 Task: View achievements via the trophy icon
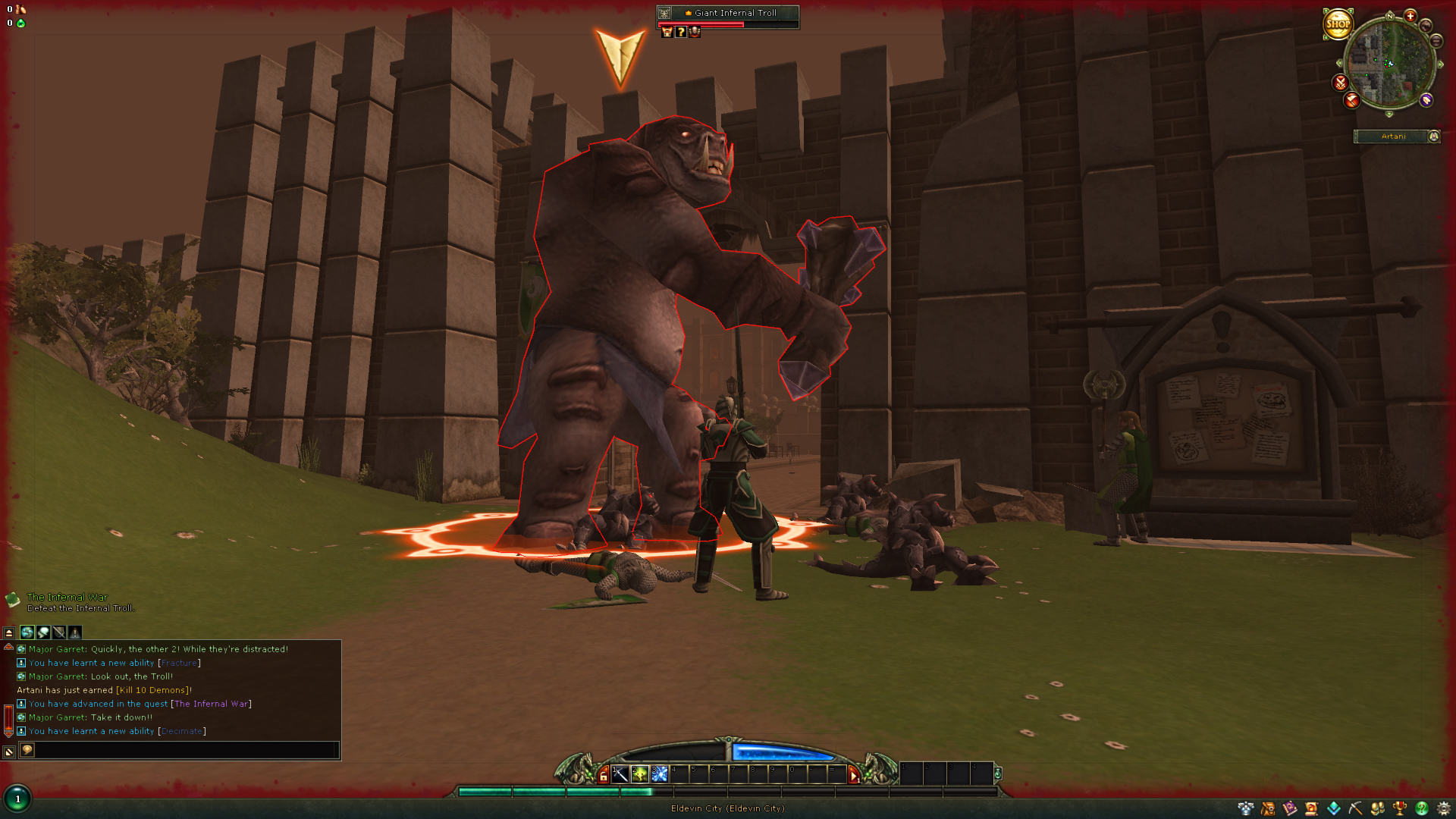[1399, 808]
